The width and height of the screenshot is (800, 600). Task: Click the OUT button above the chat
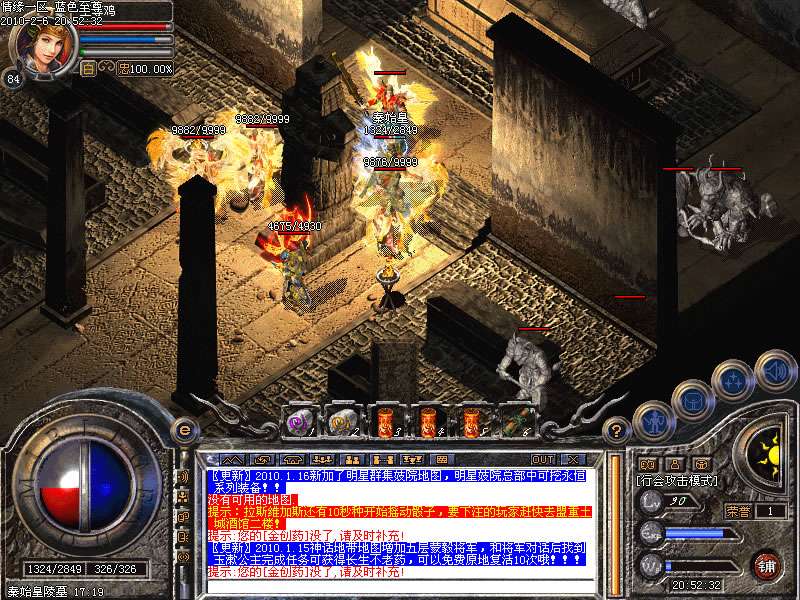pos(543,460)
